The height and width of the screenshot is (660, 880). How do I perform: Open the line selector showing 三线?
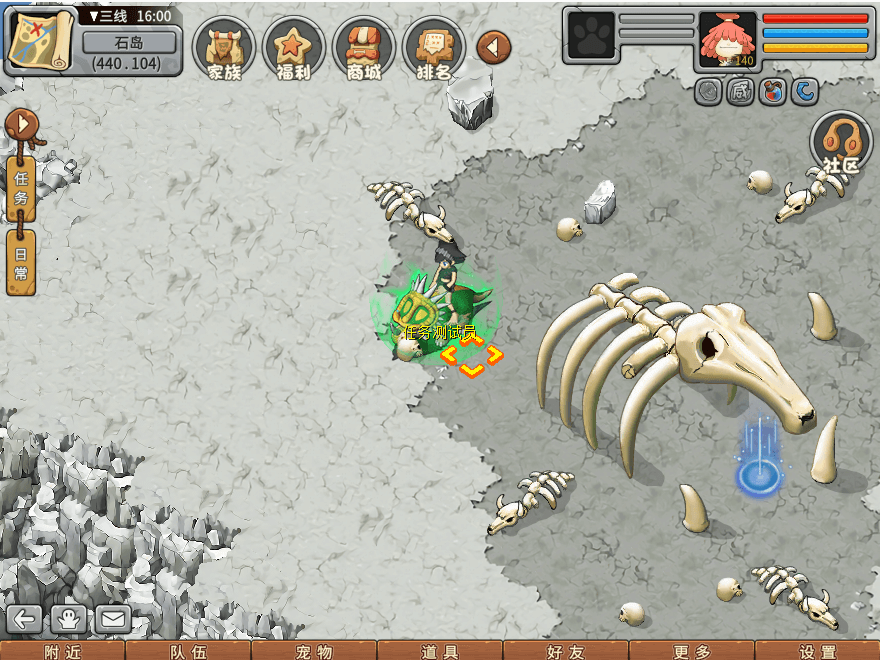tap(129, 16)
